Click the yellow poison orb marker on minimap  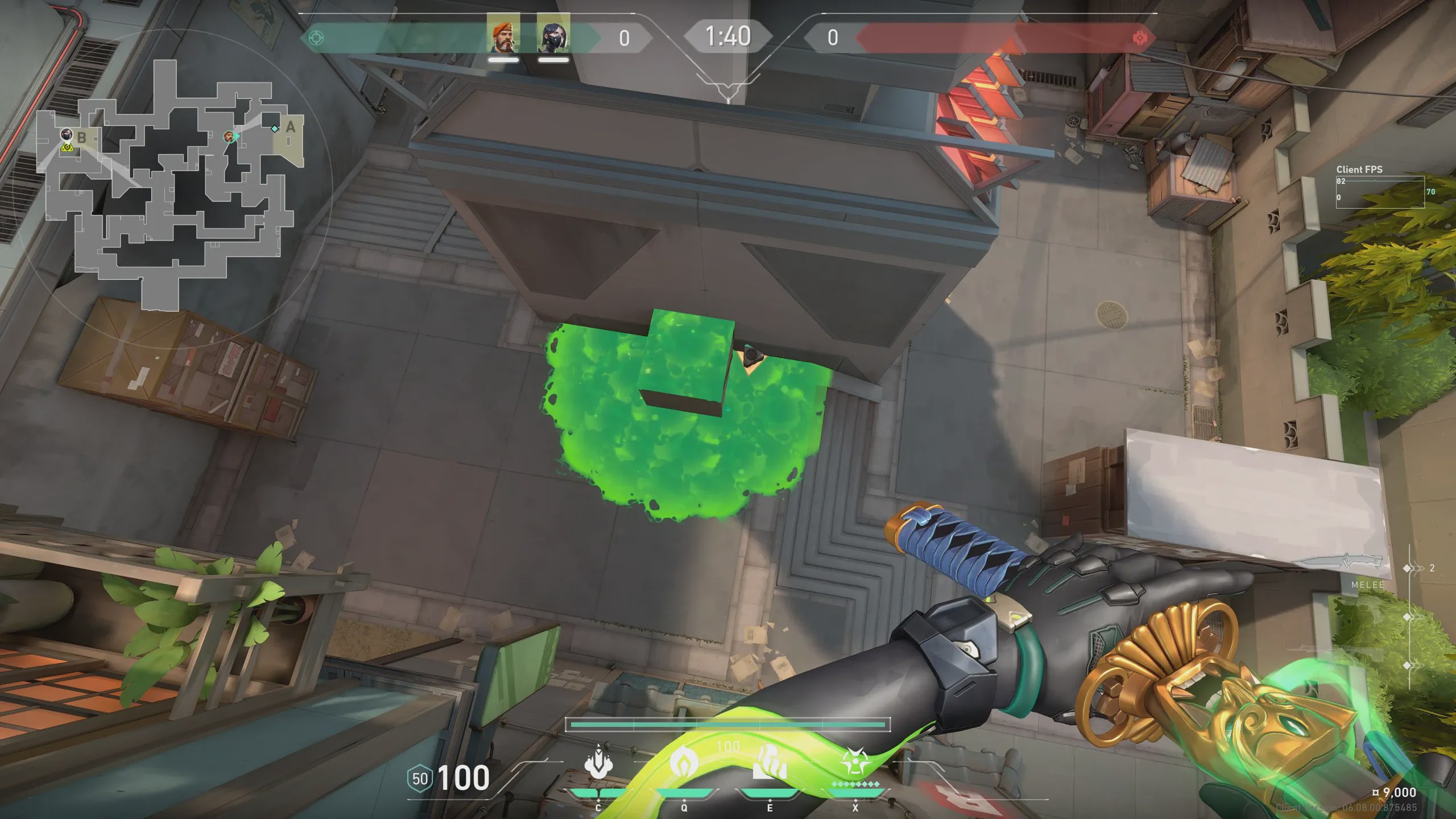[68, 148]
